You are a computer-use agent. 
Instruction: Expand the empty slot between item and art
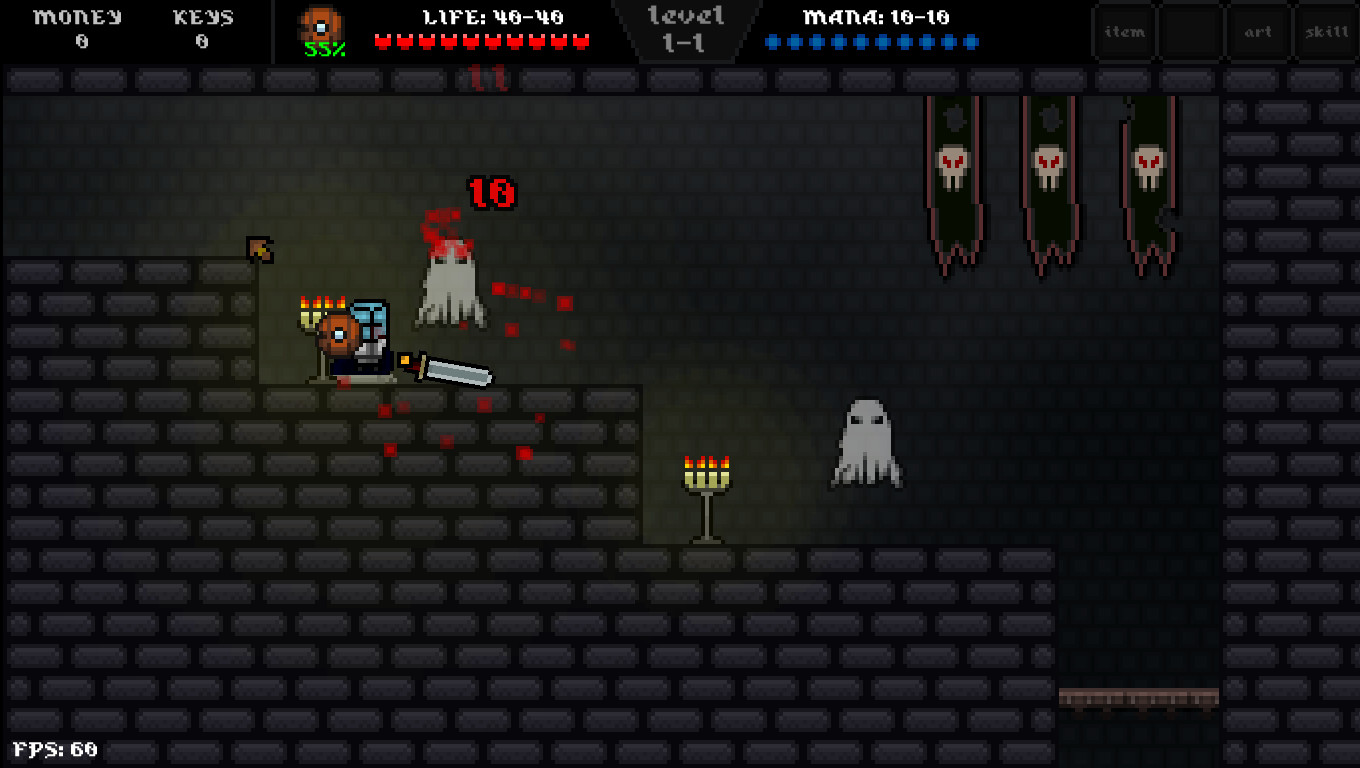(1190, 31)
